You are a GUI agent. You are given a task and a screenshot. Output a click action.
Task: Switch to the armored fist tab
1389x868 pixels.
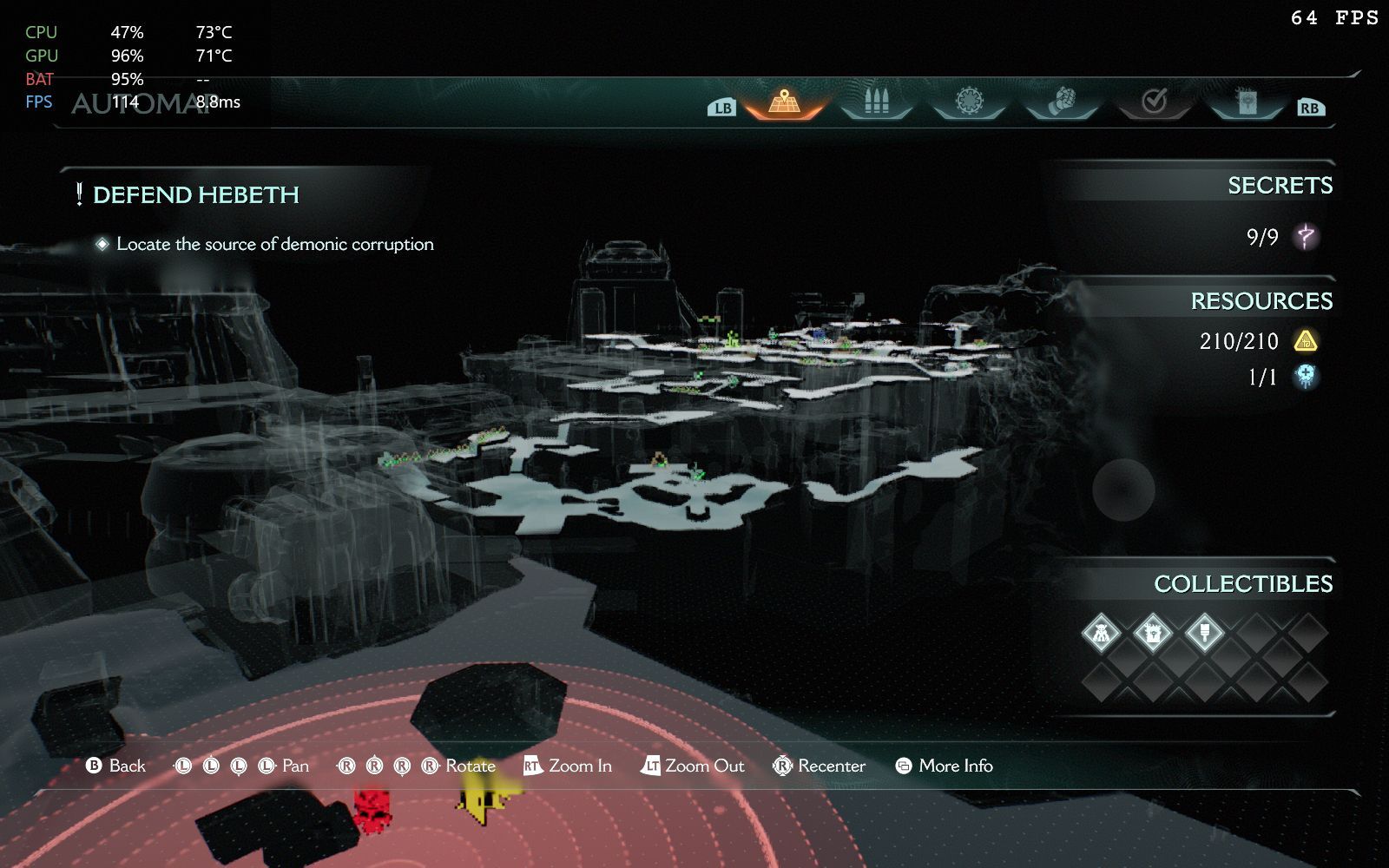pos(1063,102)
